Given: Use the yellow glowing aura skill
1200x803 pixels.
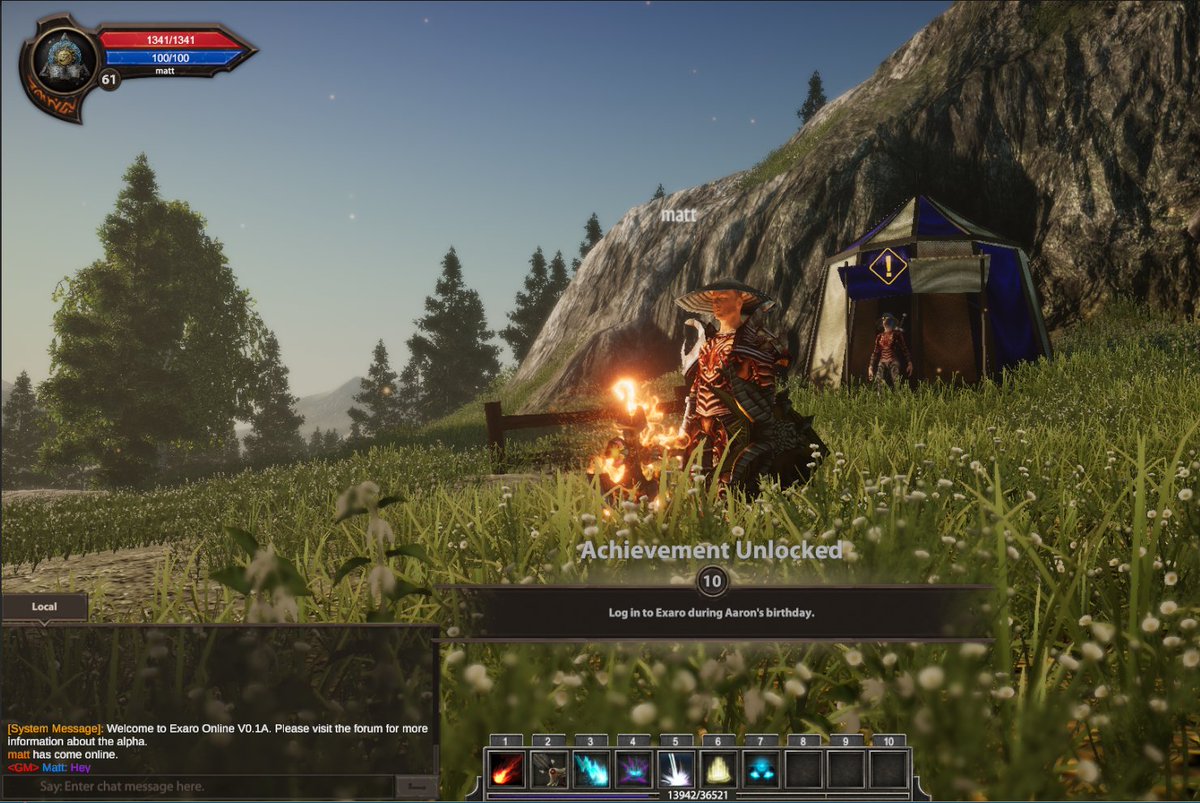Looking at the screenshot, I should tap(718, 769).
